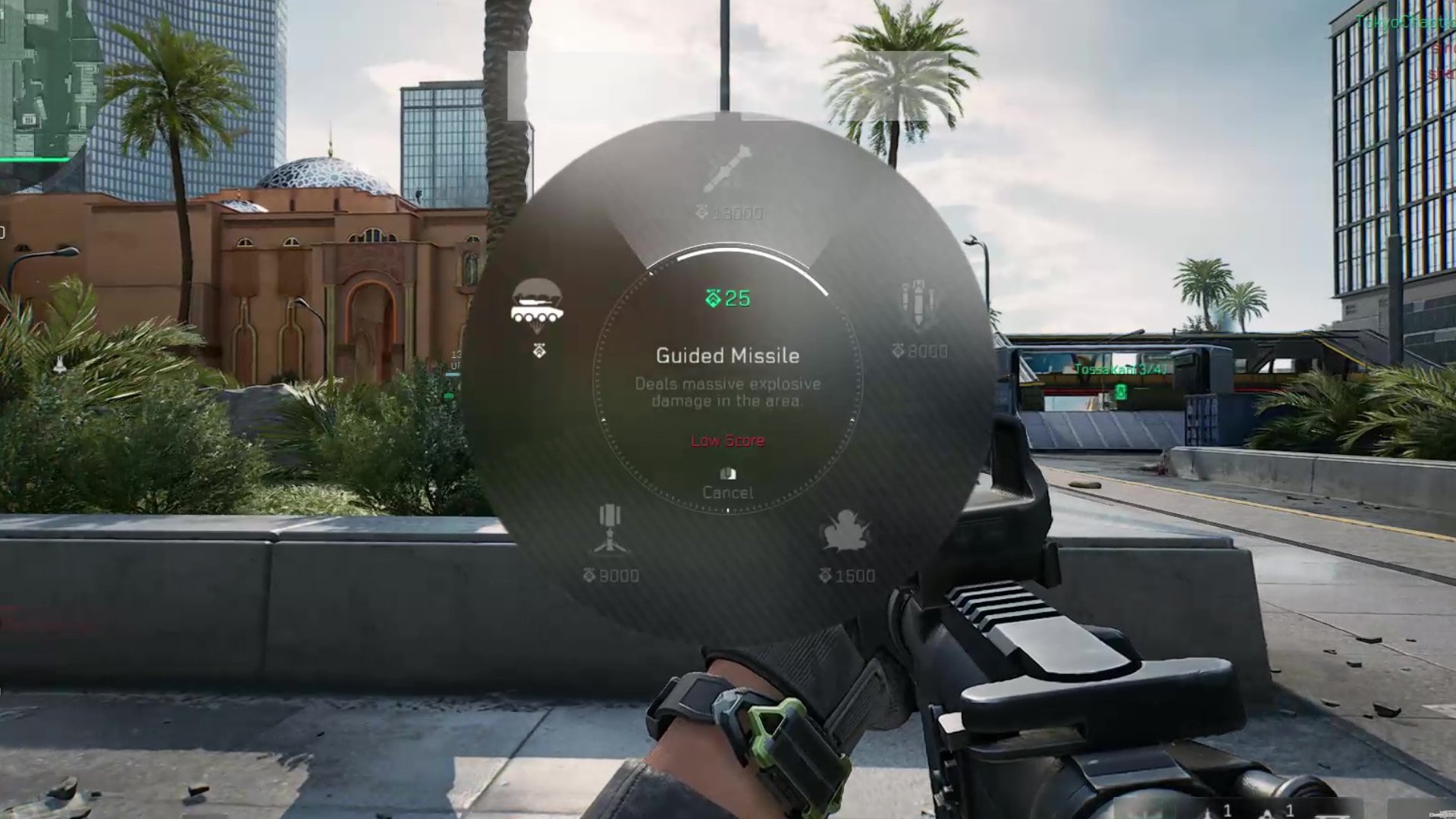Click the vehicle airdrop icon on the wheel's left

[x=537, y=303]
